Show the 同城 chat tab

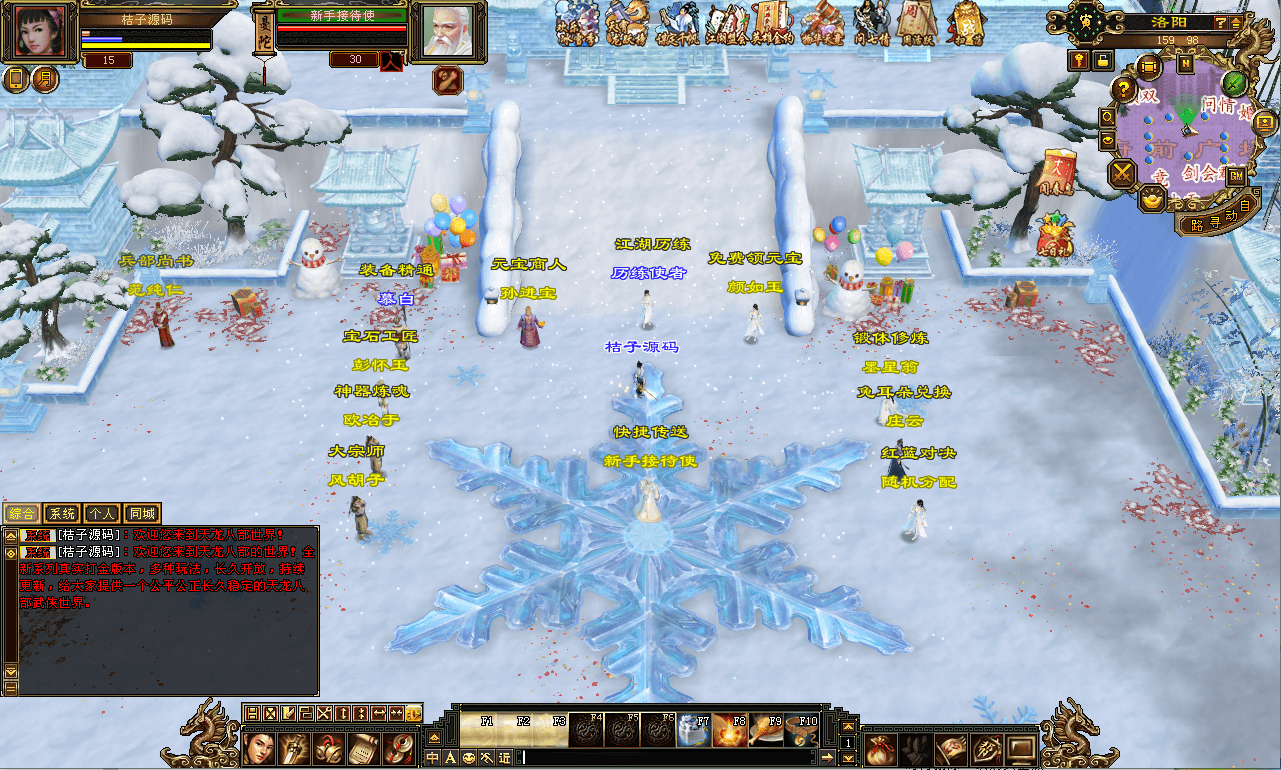point(142,514)
